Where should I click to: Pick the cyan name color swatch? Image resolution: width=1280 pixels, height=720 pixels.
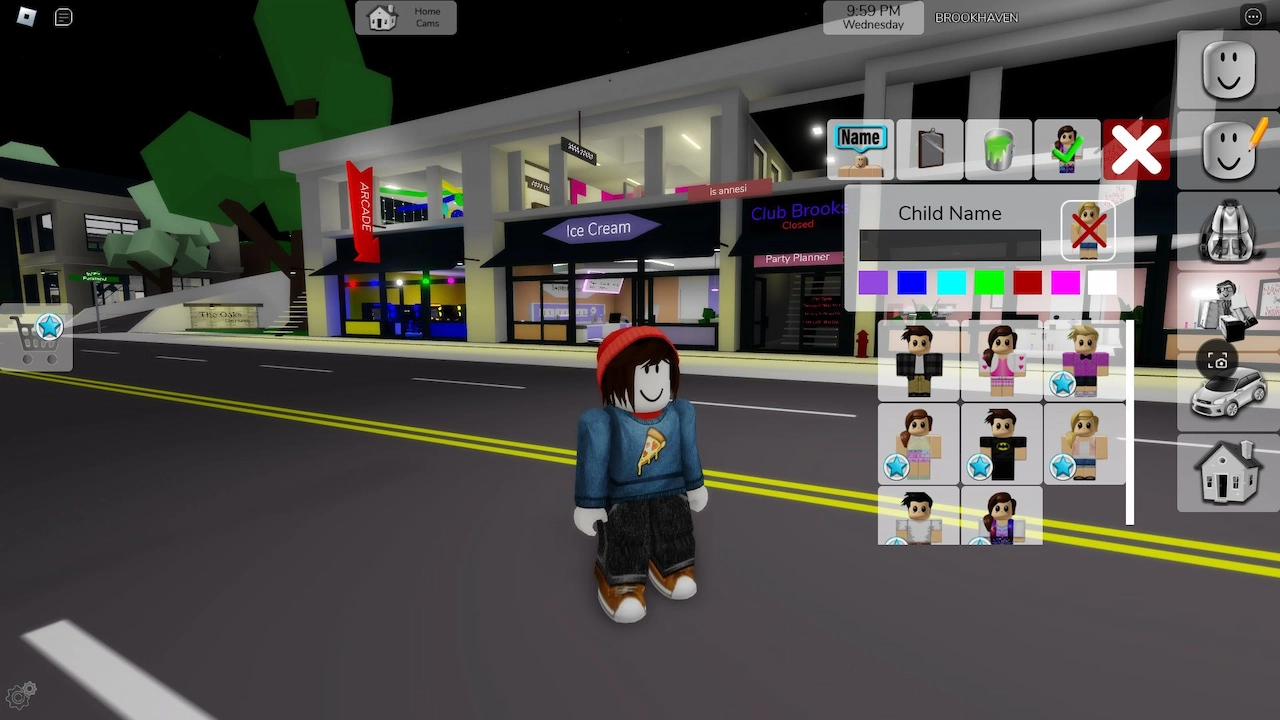(950, 283)
